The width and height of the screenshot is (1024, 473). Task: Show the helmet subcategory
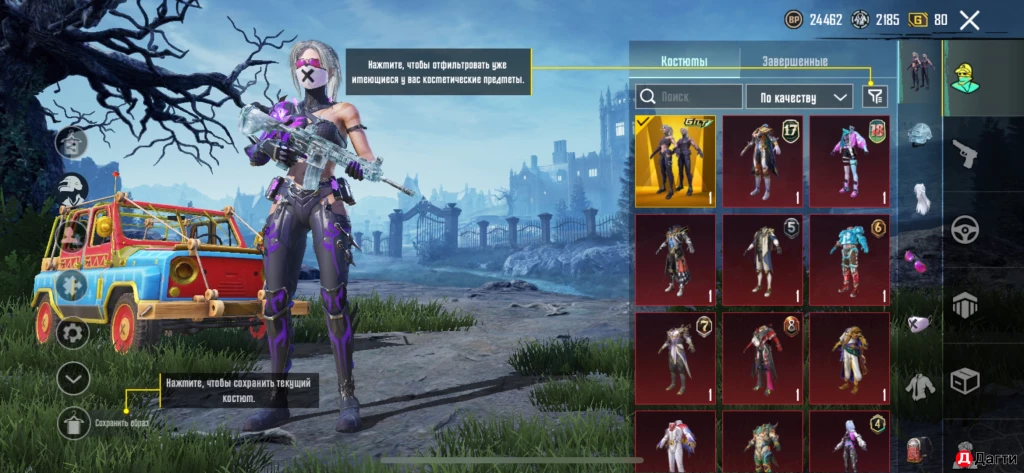920,135
